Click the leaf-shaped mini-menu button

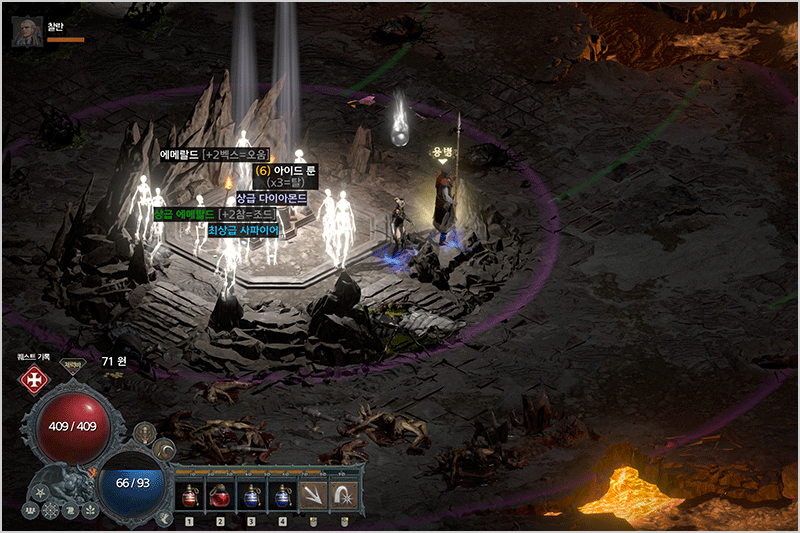[91, 511]
